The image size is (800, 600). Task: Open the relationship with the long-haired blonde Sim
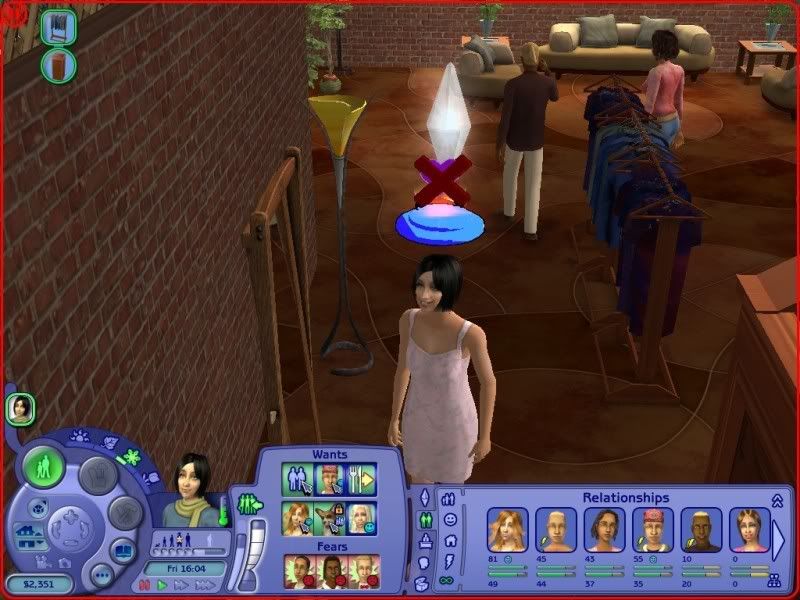click(506, 530)
